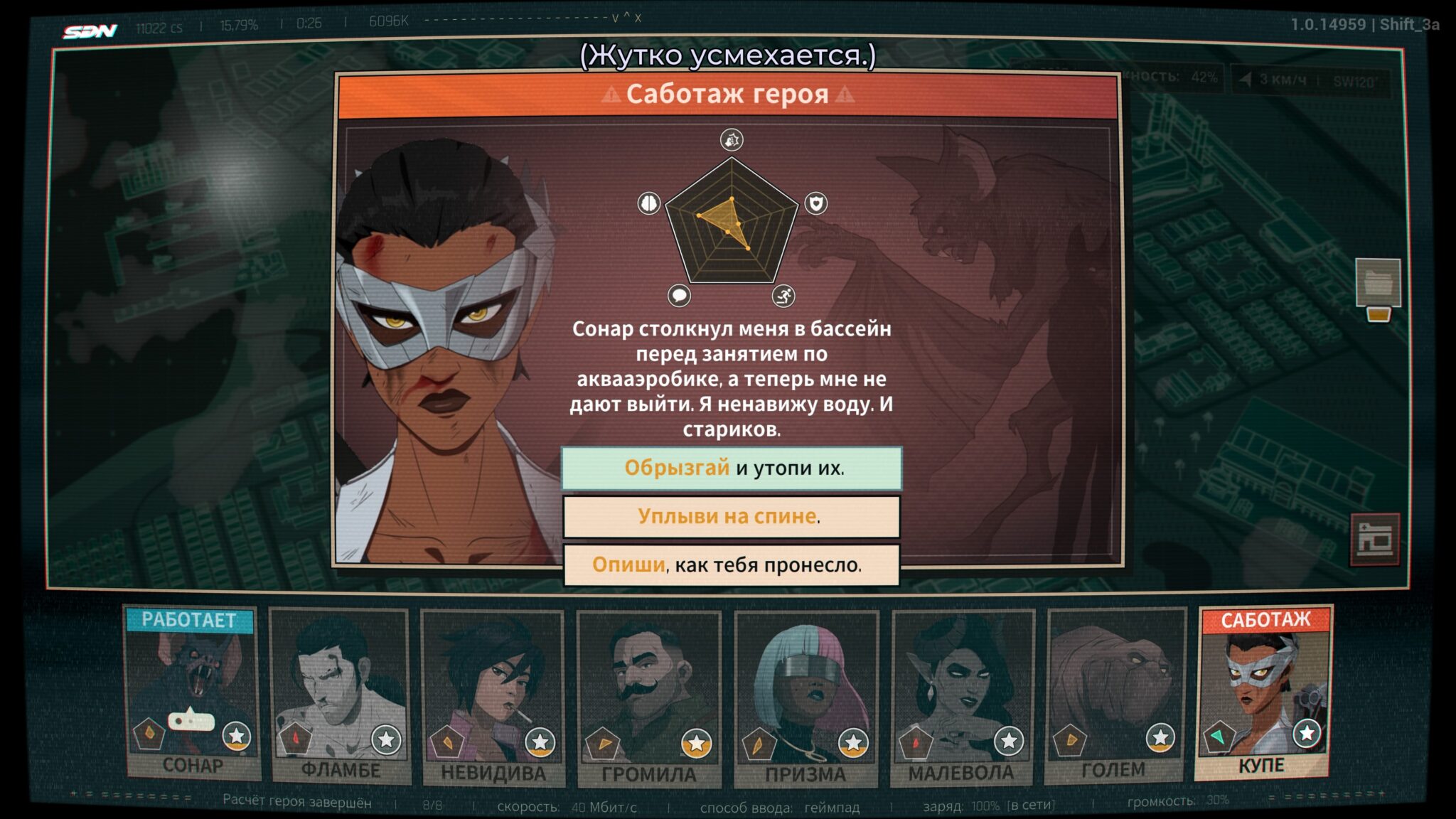The width and height of the screenshot is (1456, 819).
Task: Choose the reply "Обрызгай и утопи их"
Action: coord(732,468)
